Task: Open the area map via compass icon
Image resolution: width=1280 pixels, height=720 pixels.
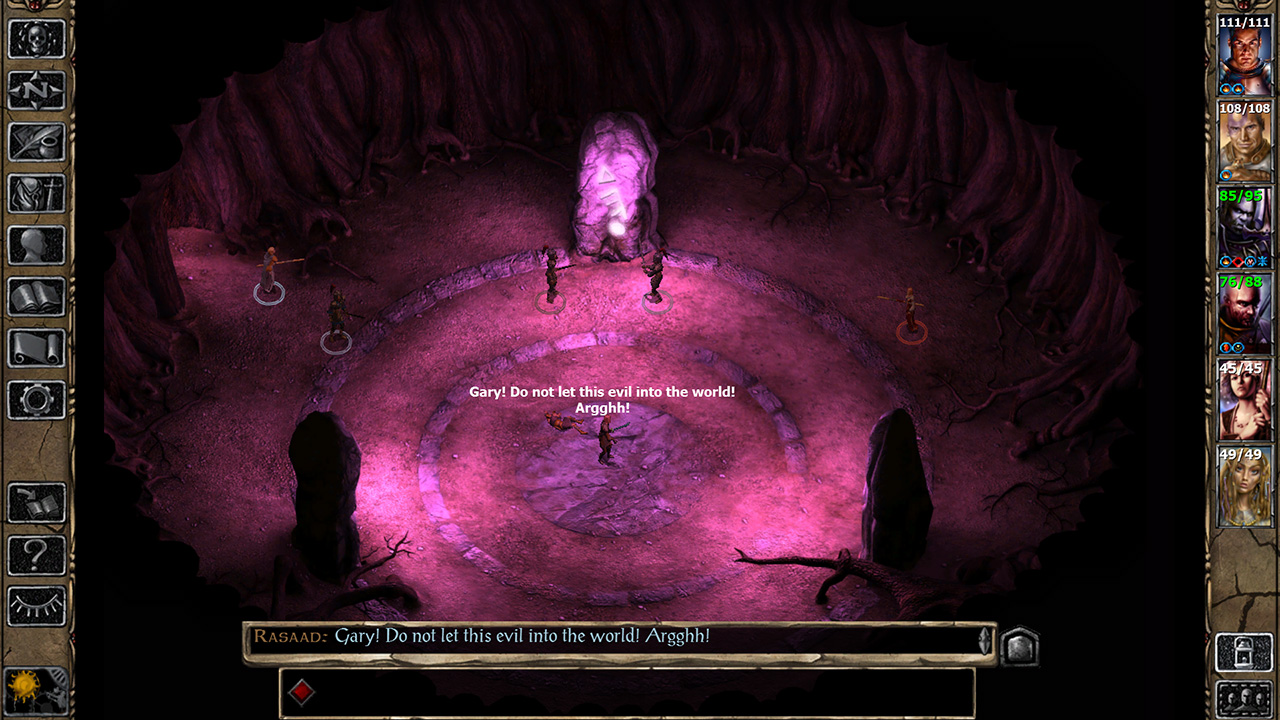Action: tap(37, 92)
